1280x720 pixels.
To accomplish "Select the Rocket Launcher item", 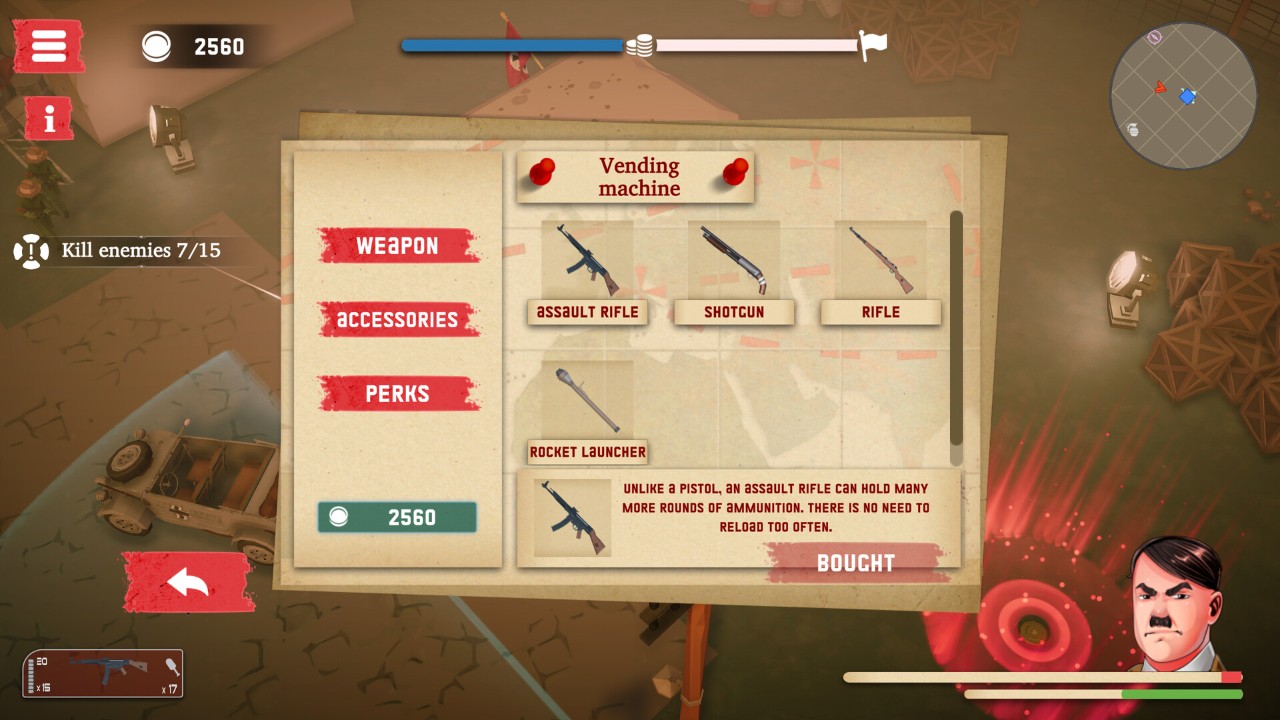I will point(587,412).
